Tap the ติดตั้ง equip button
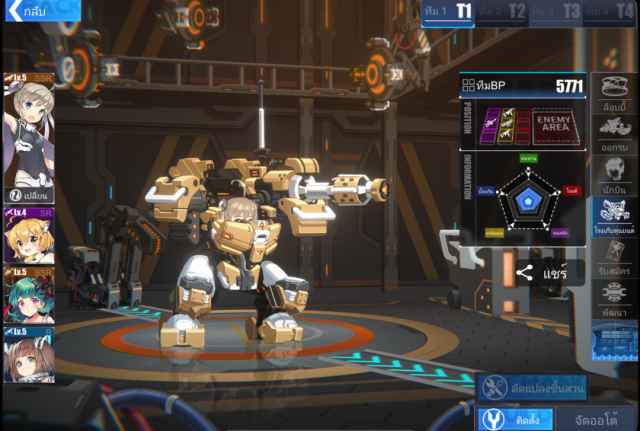 pyautogui.click(x=514, y=419)
